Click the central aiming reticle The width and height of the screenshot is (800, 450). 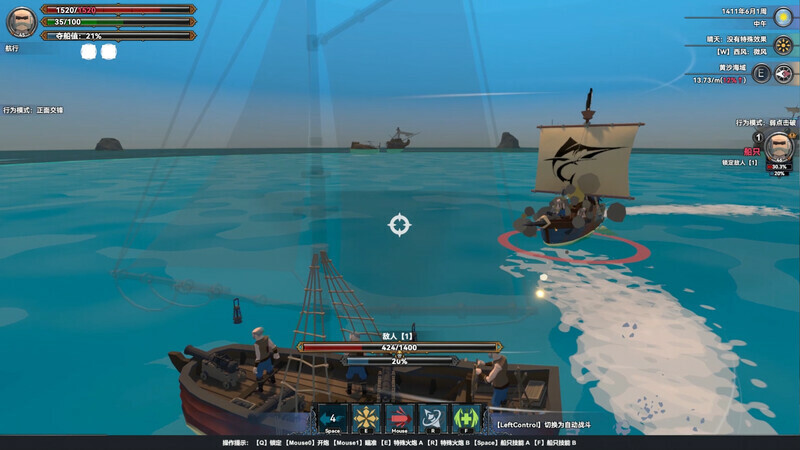399,224
